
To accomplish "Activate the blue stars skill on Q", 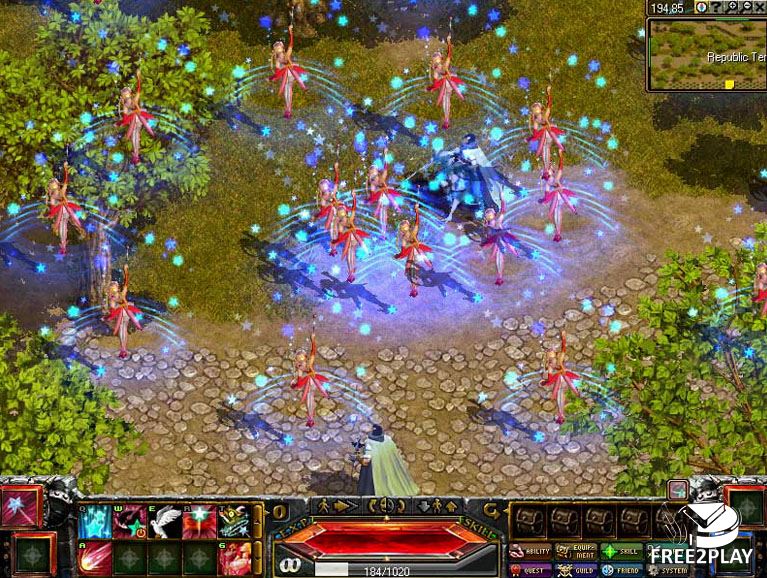I will (95, 522).
